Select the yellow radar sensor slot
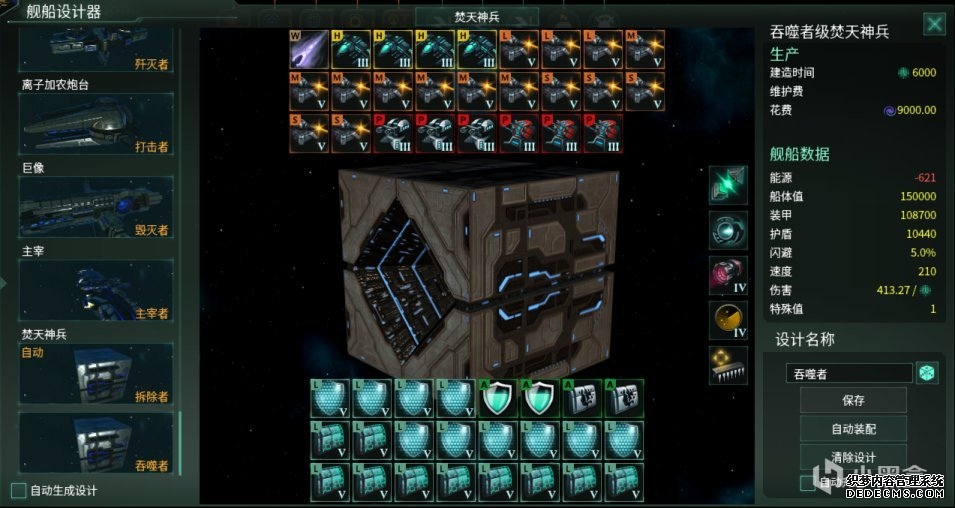Image resolution: width=955 pixels, height=508 pixels. (x=728, y=320)
